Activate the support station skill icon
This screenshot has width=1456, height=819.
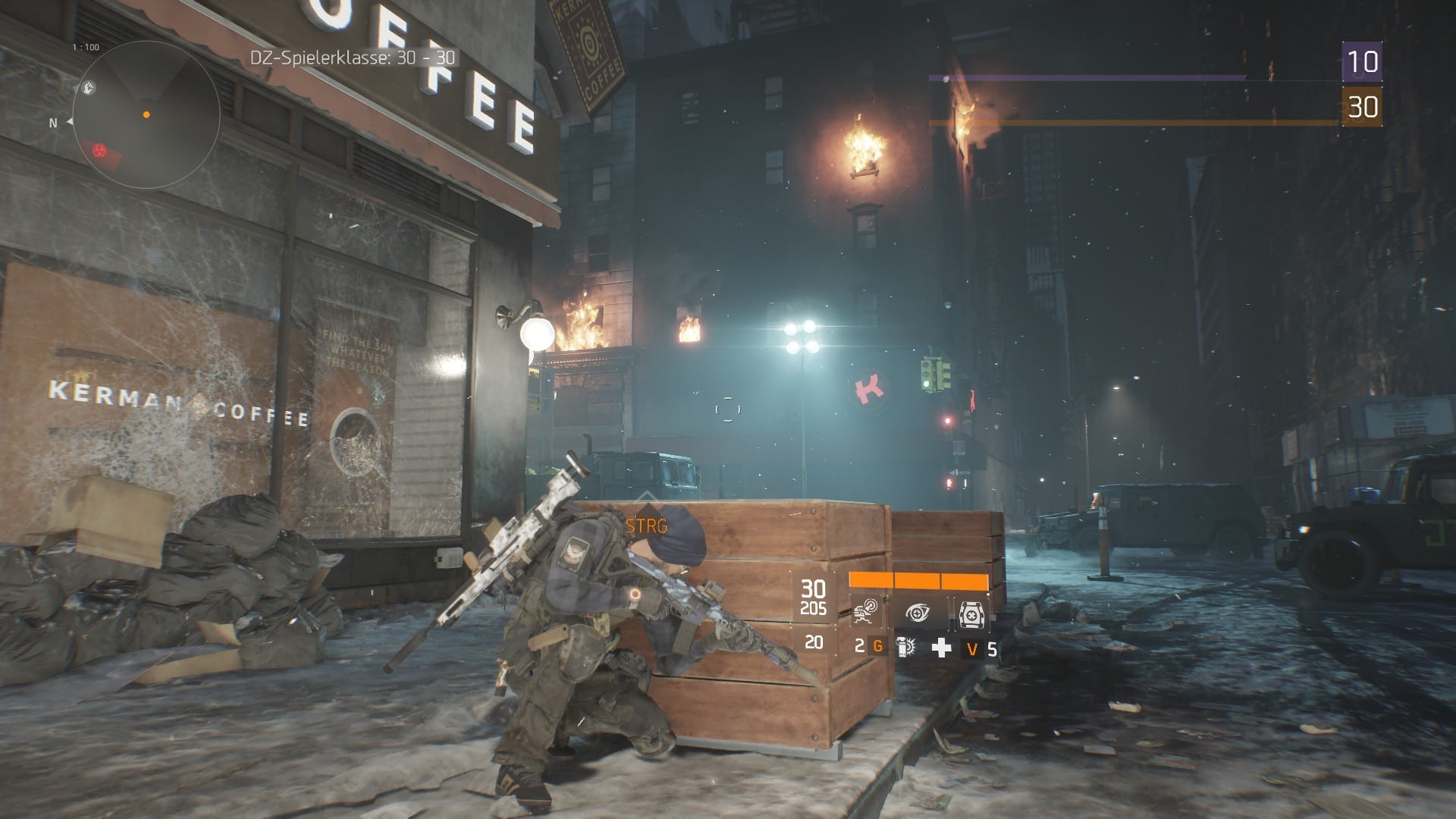(x=970, y=613)
